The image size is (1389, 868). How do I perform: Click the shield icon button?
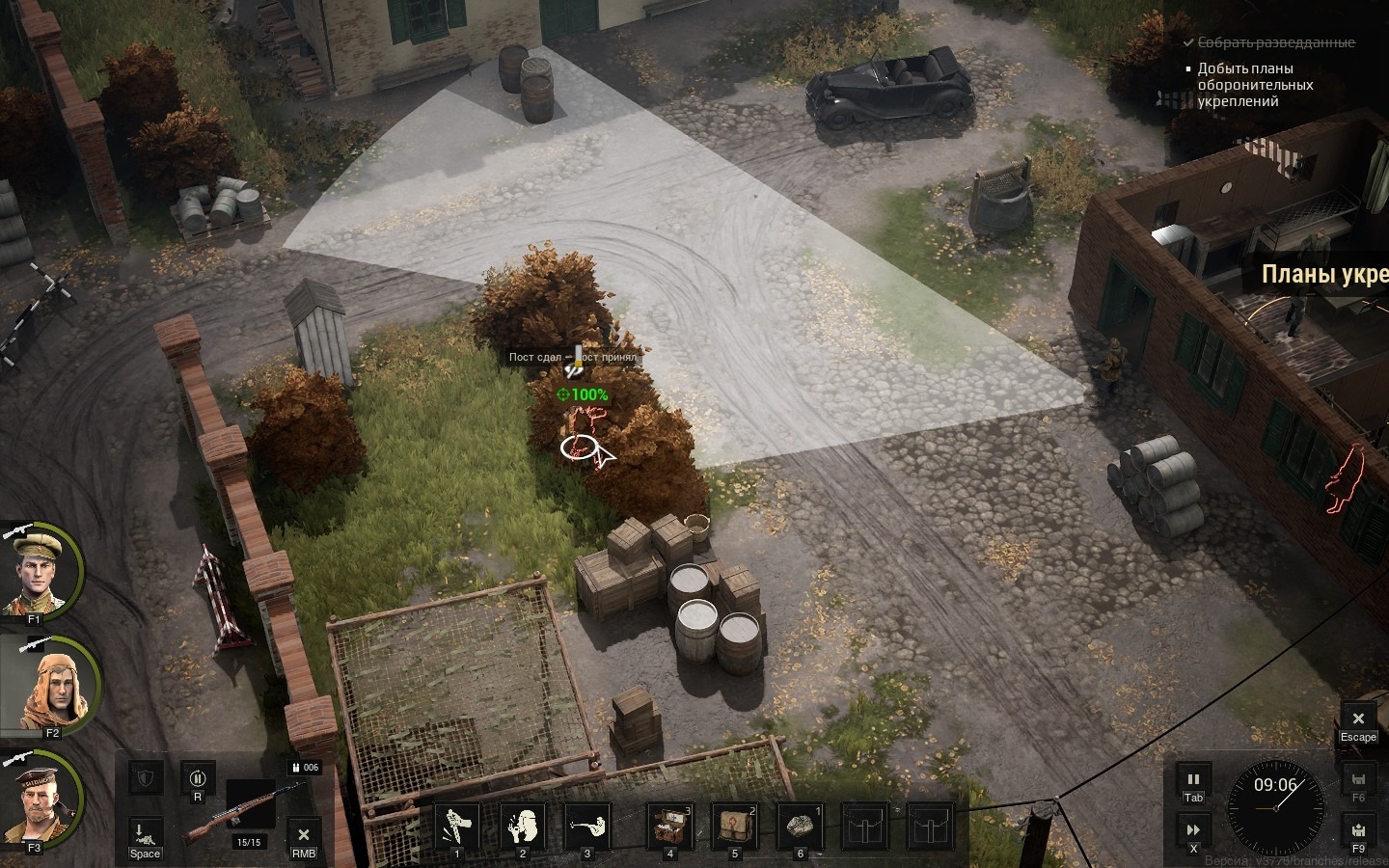click(x=145, y=777)
